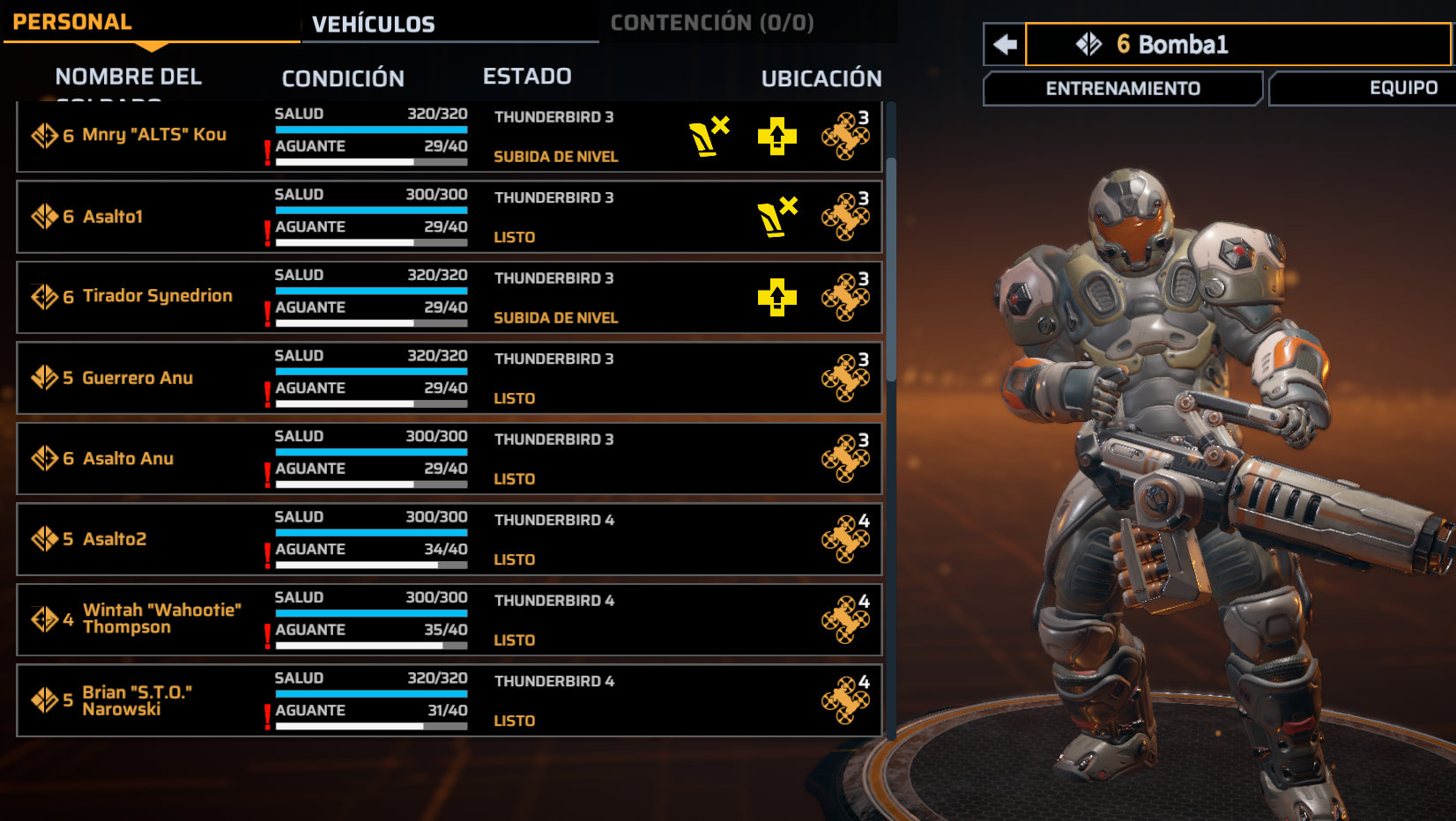The width and height of the screenshot is (1456, 821).
Task: Select the Asalto2 soldier row
Action: coord(115,539)
